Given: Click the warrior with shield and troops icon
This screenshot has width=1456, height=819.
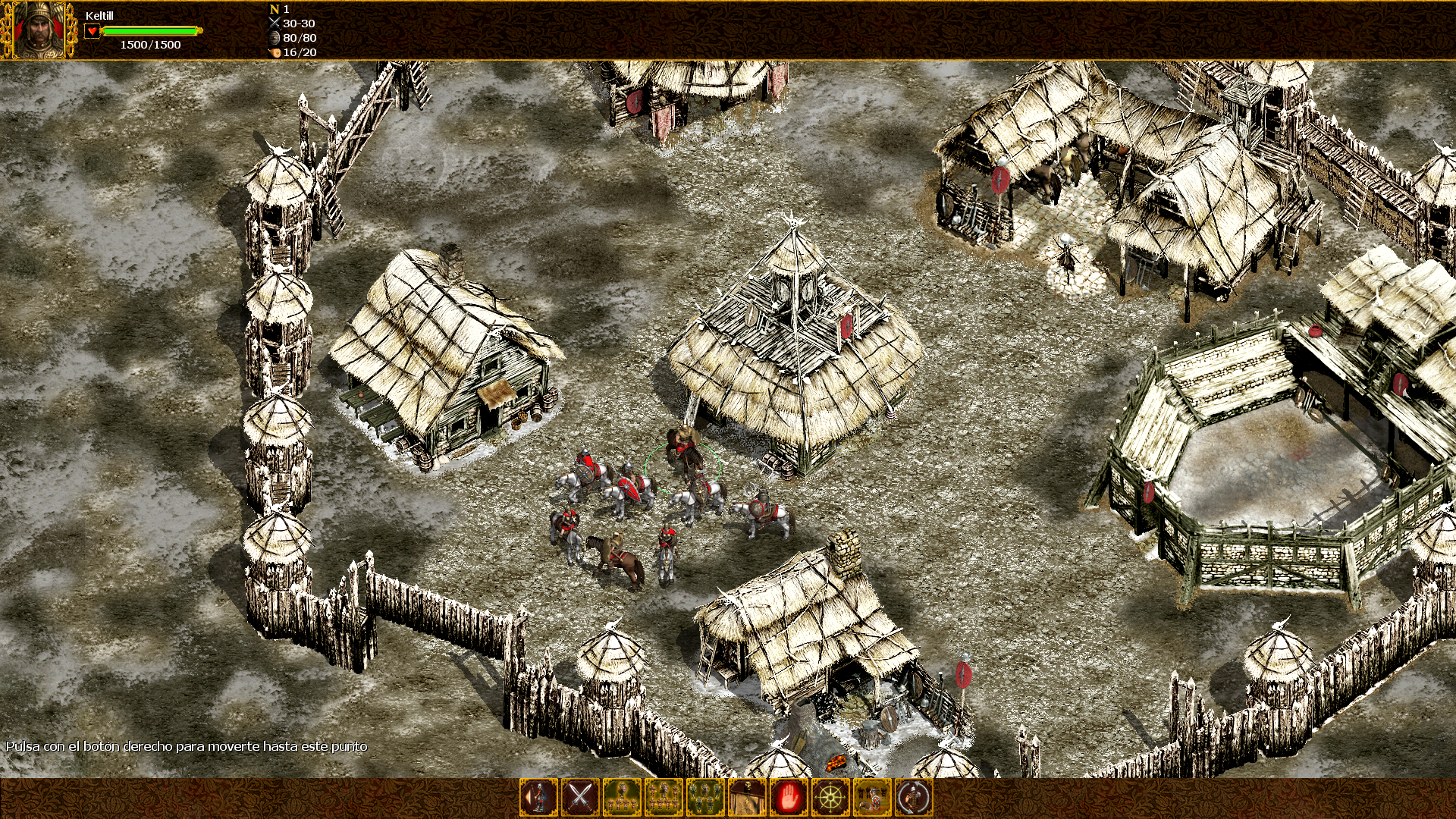Looking at the screenshot, I should [872, 797].
